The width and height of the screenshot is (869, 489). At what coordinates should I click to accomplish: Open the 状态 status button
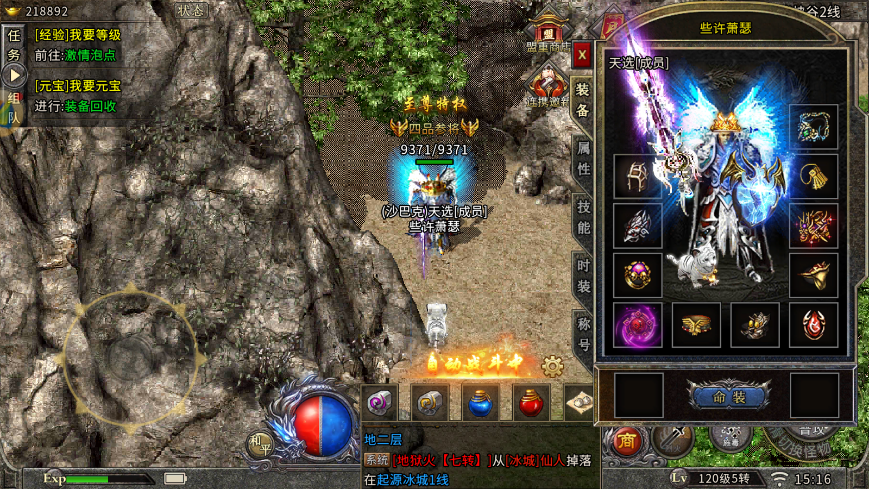tap(190, 10)
